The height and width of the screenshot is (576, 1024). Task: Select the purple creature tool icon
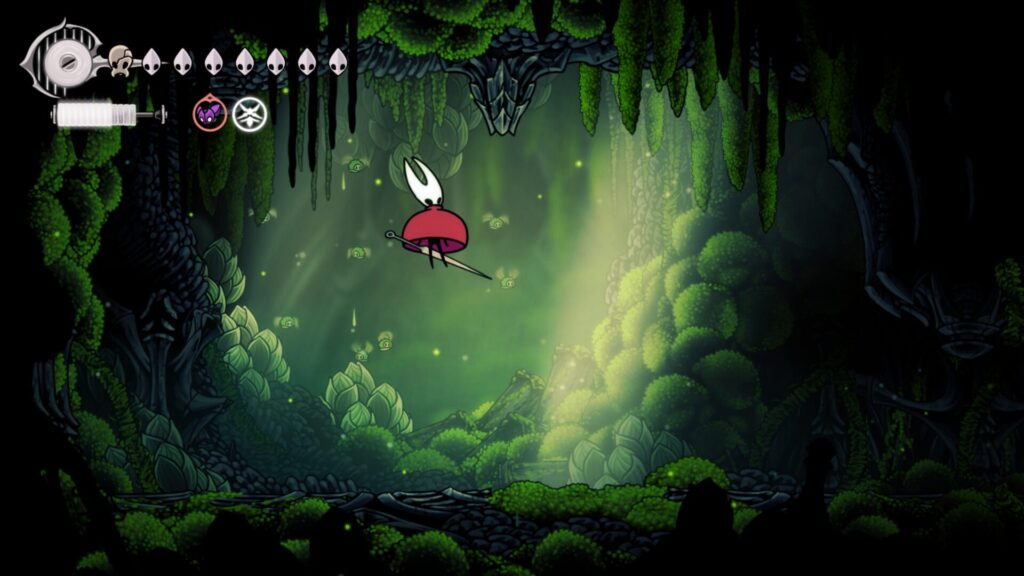click(209, 114)
